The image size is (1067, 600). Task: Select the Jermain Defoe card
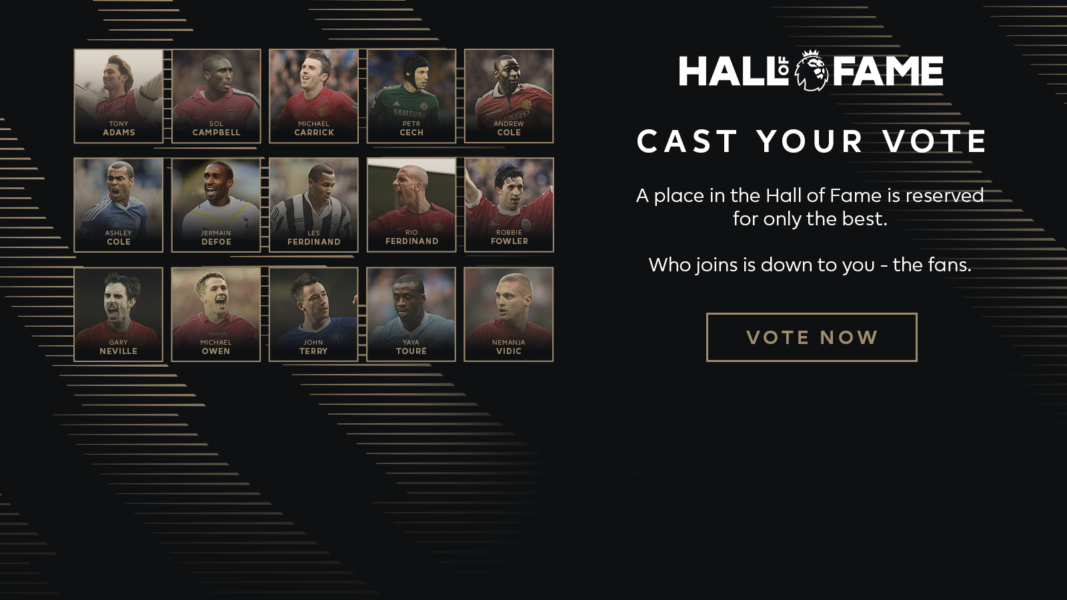(216, 205)
